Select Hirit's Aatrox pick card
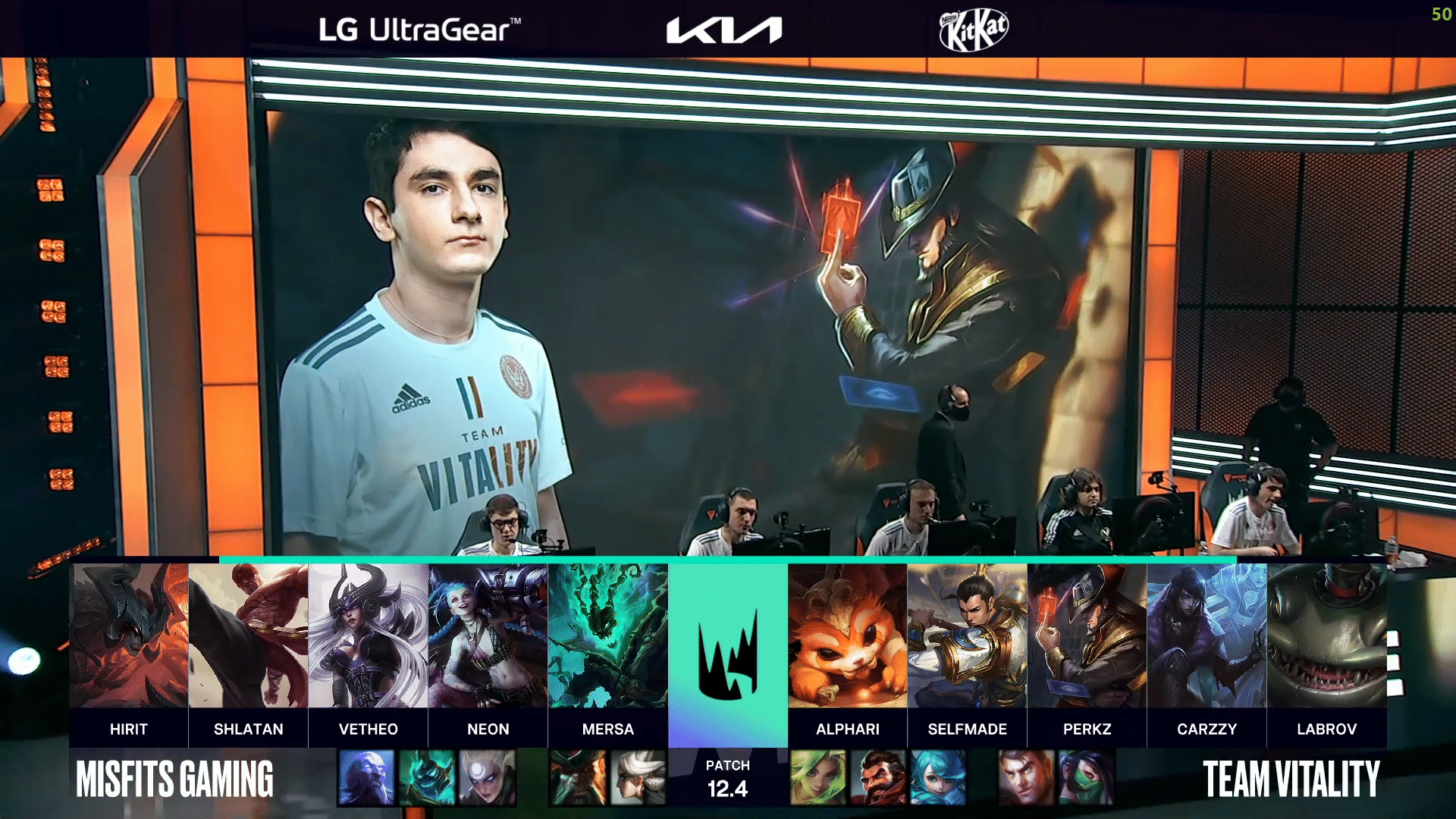Screen dimensions: 1456x819 click(129, 635)
